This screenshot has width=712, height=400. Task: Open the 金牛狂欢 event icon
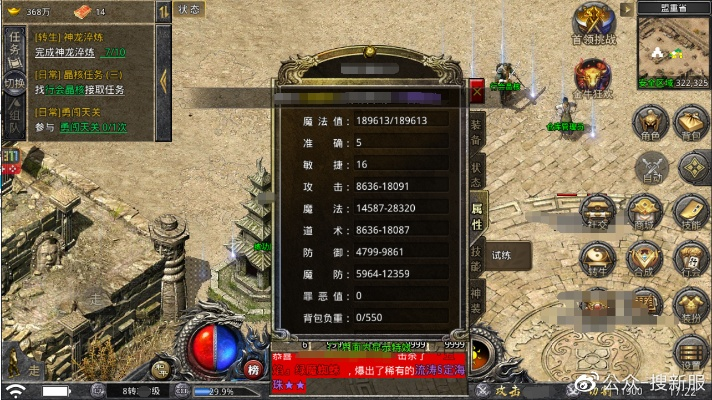coord(592,79)
